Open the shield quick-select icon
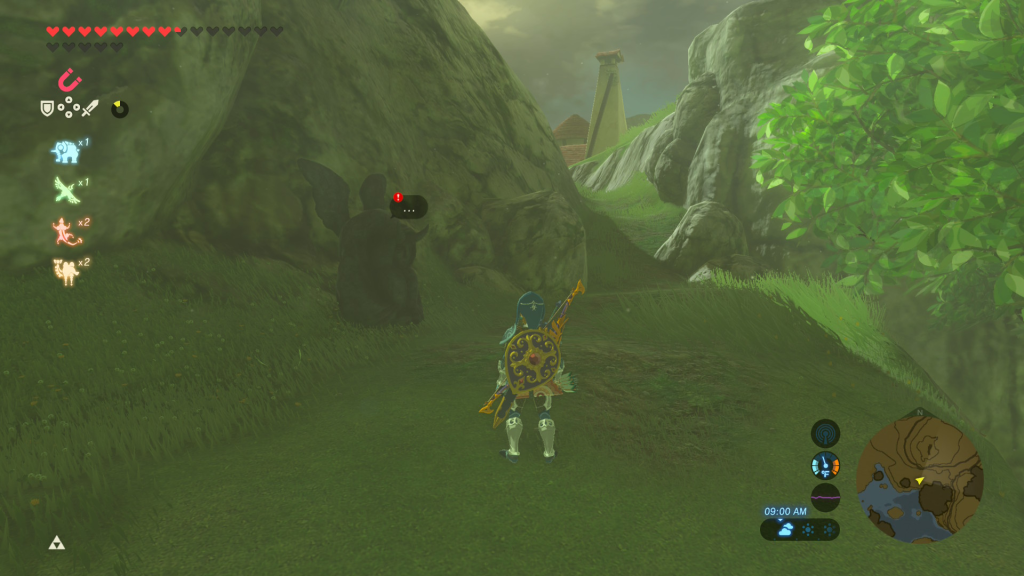The width and height of the screenshot is (1024, 576). 47,108
